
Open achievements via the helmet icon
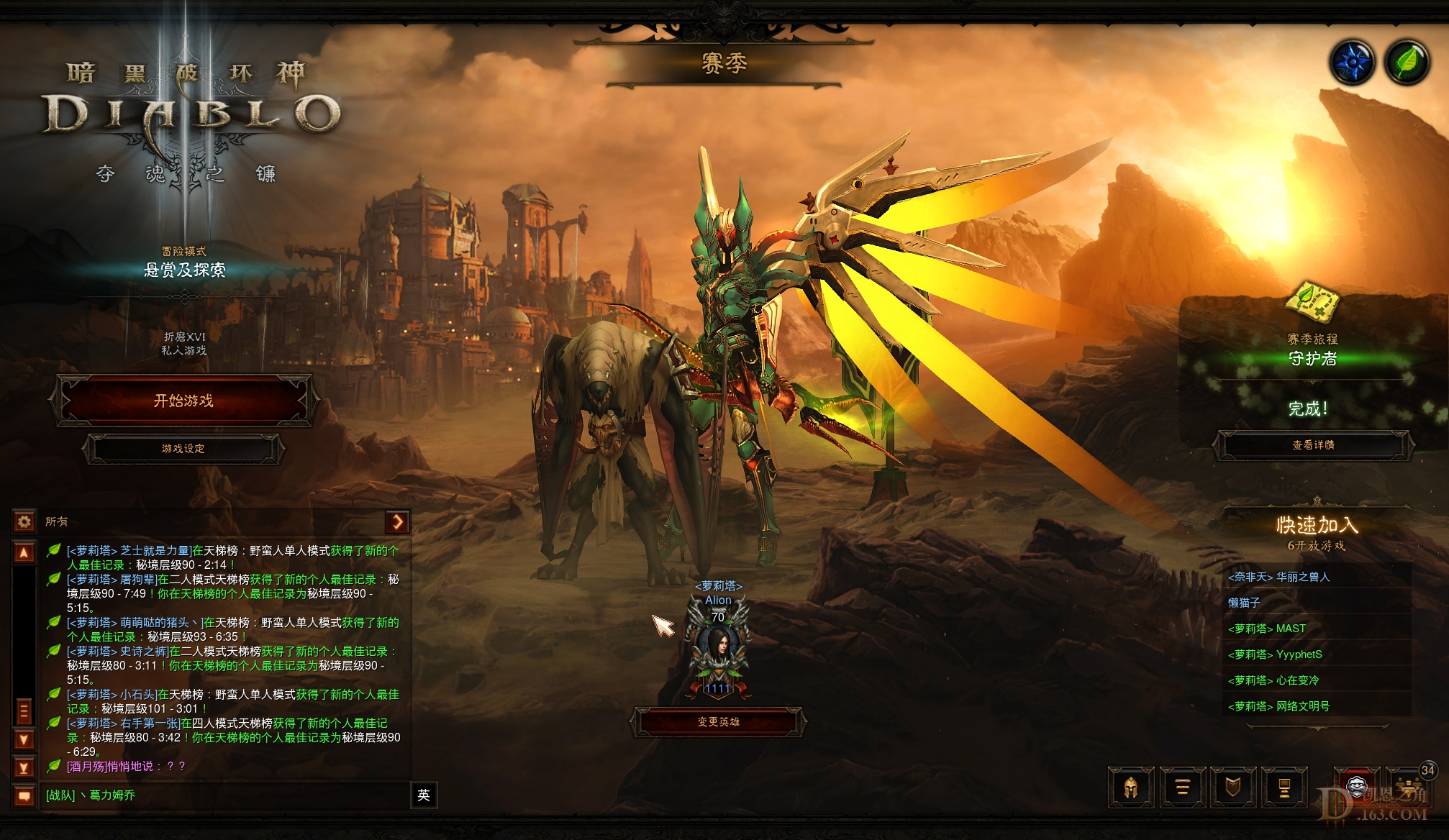(1130, 787)
